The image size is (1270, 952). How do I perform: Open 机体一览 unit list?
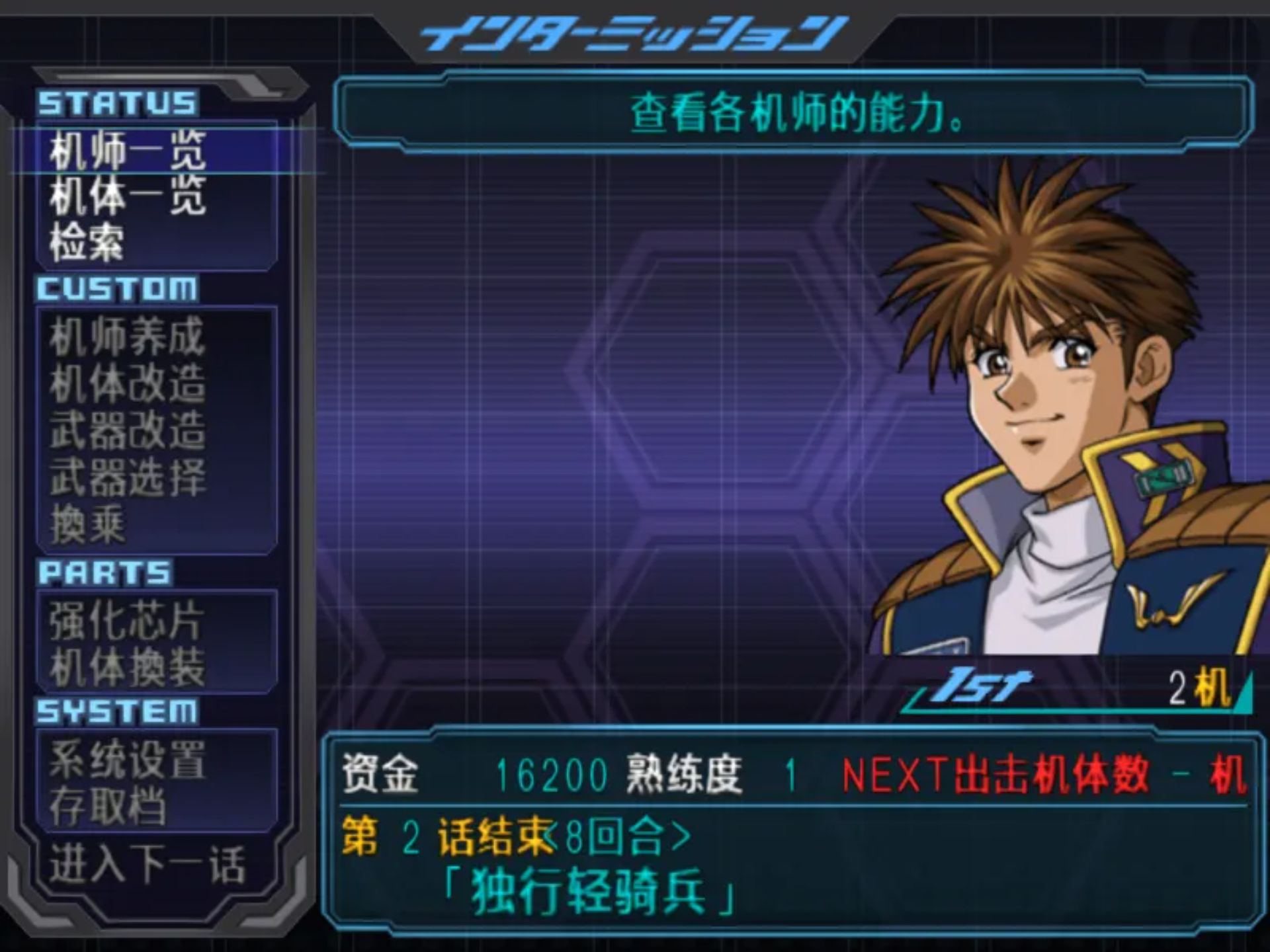tap(128, 196)
